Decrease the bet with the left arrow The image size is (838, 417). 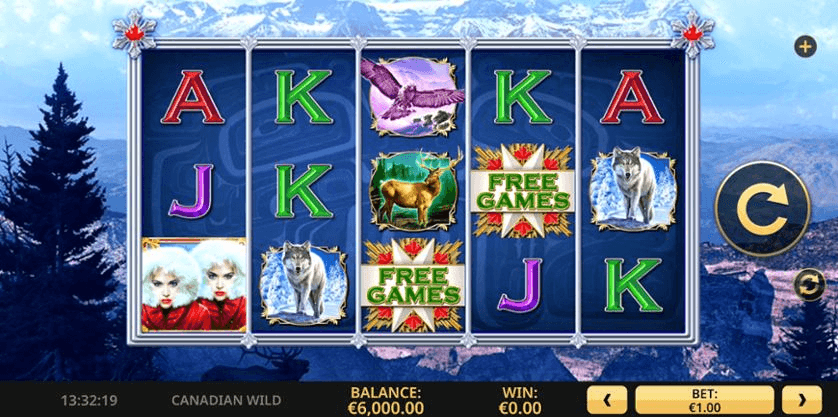[x=606, y=399]
